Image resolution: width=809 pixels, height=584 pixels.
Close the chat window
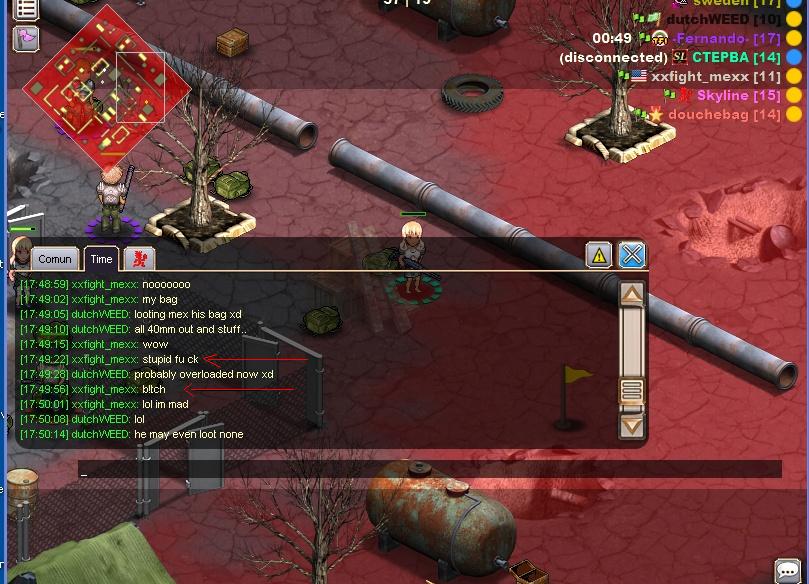[632, 255]
